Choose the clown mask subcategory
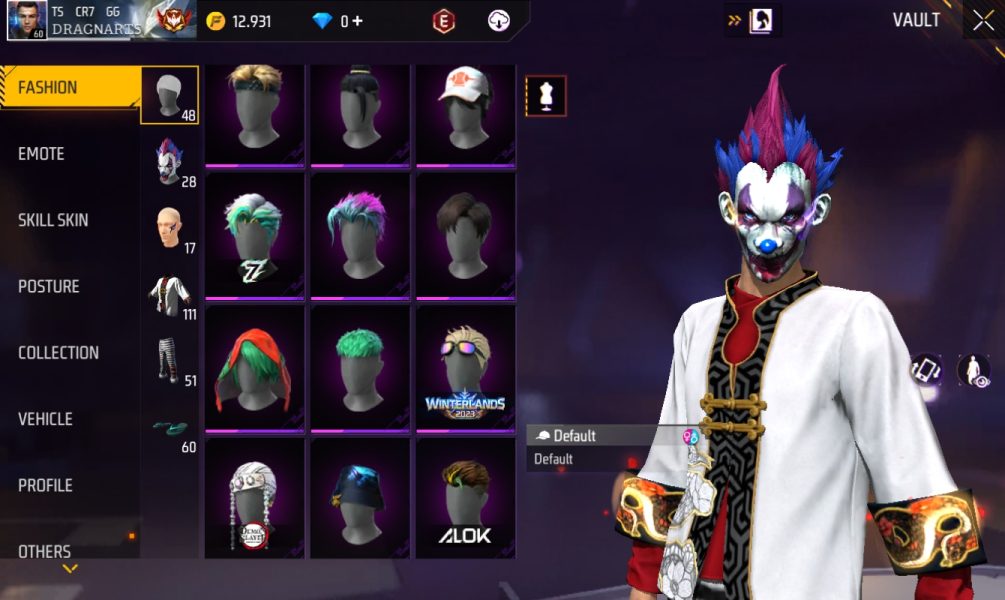 click(x=169, y=162)
